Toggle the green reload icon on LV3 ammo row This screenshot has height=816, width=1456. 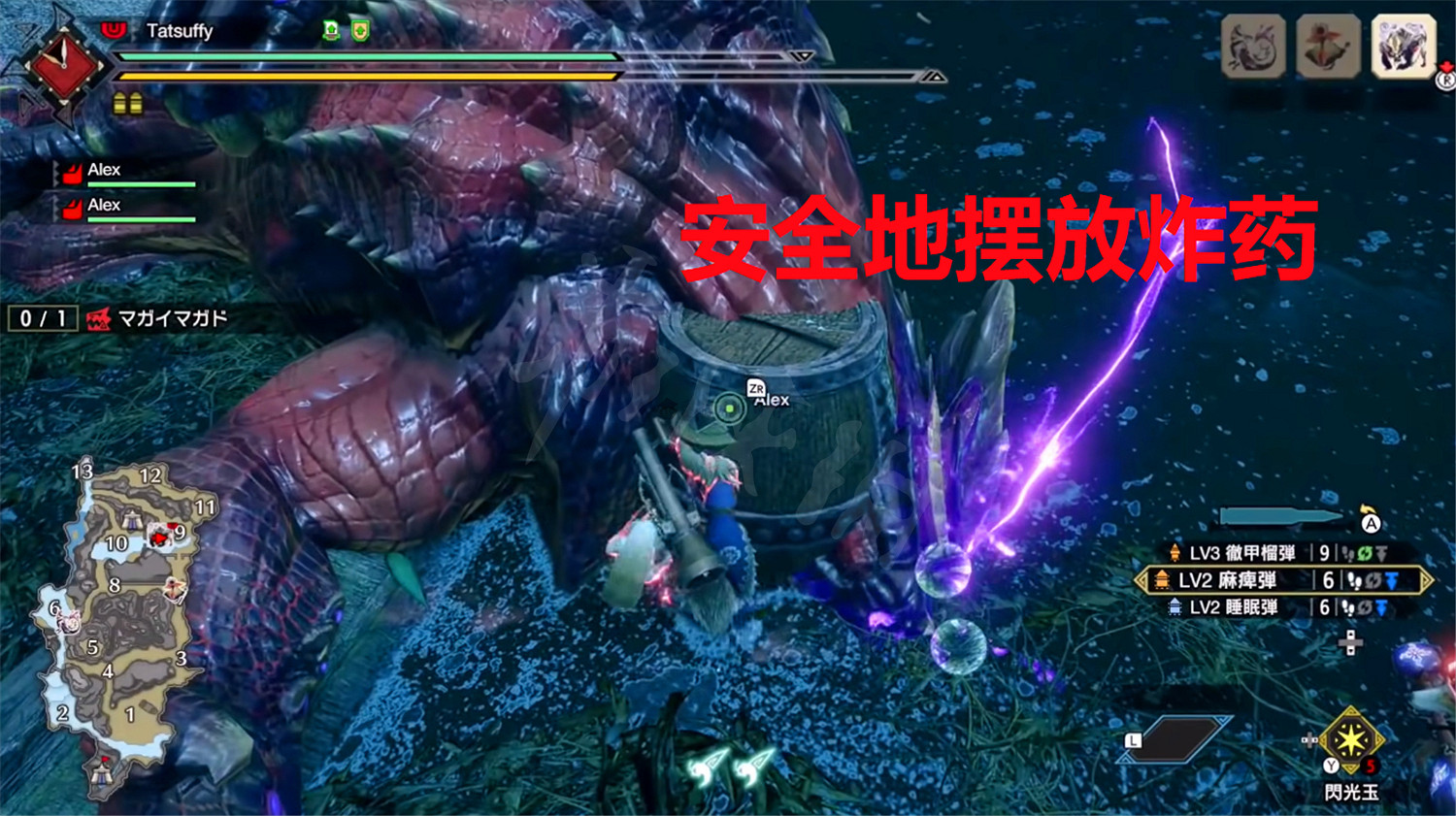(x=1363, y=554)
